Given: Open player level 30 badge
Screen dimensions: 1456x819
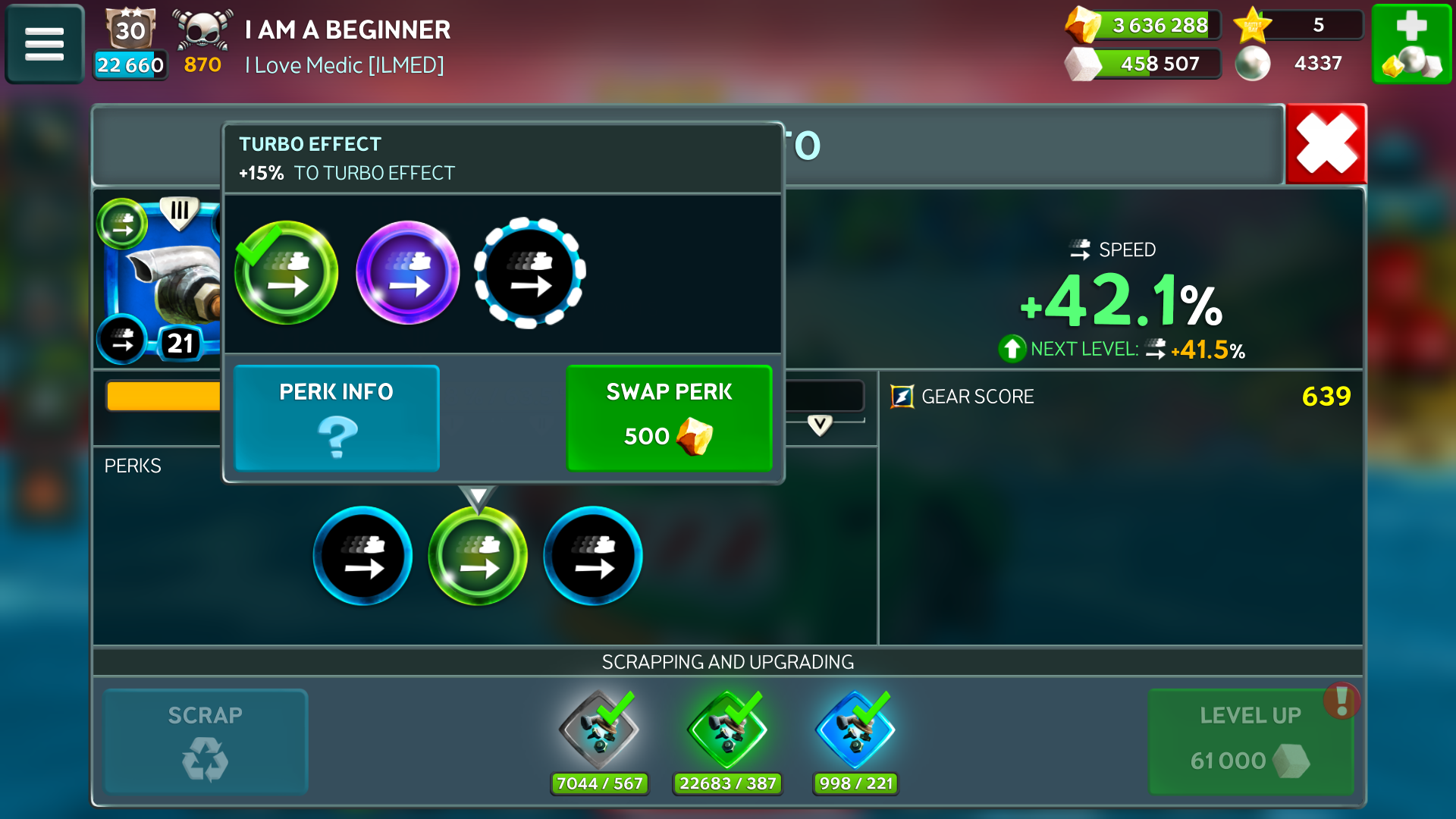Looking at the screenshot, I should [x=130, y=30].
